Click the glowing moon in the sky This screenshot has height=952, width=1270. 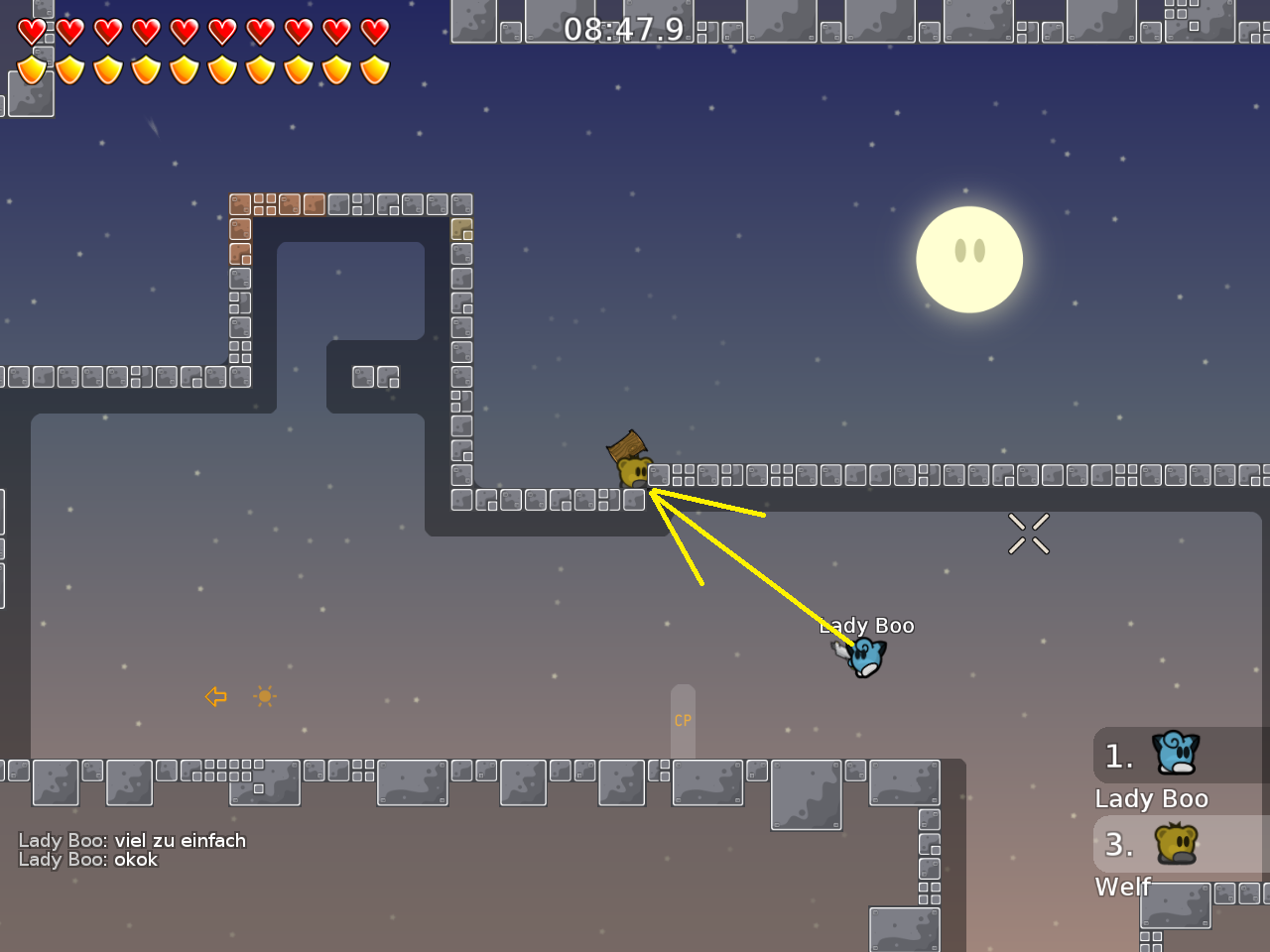click(969, 259)
